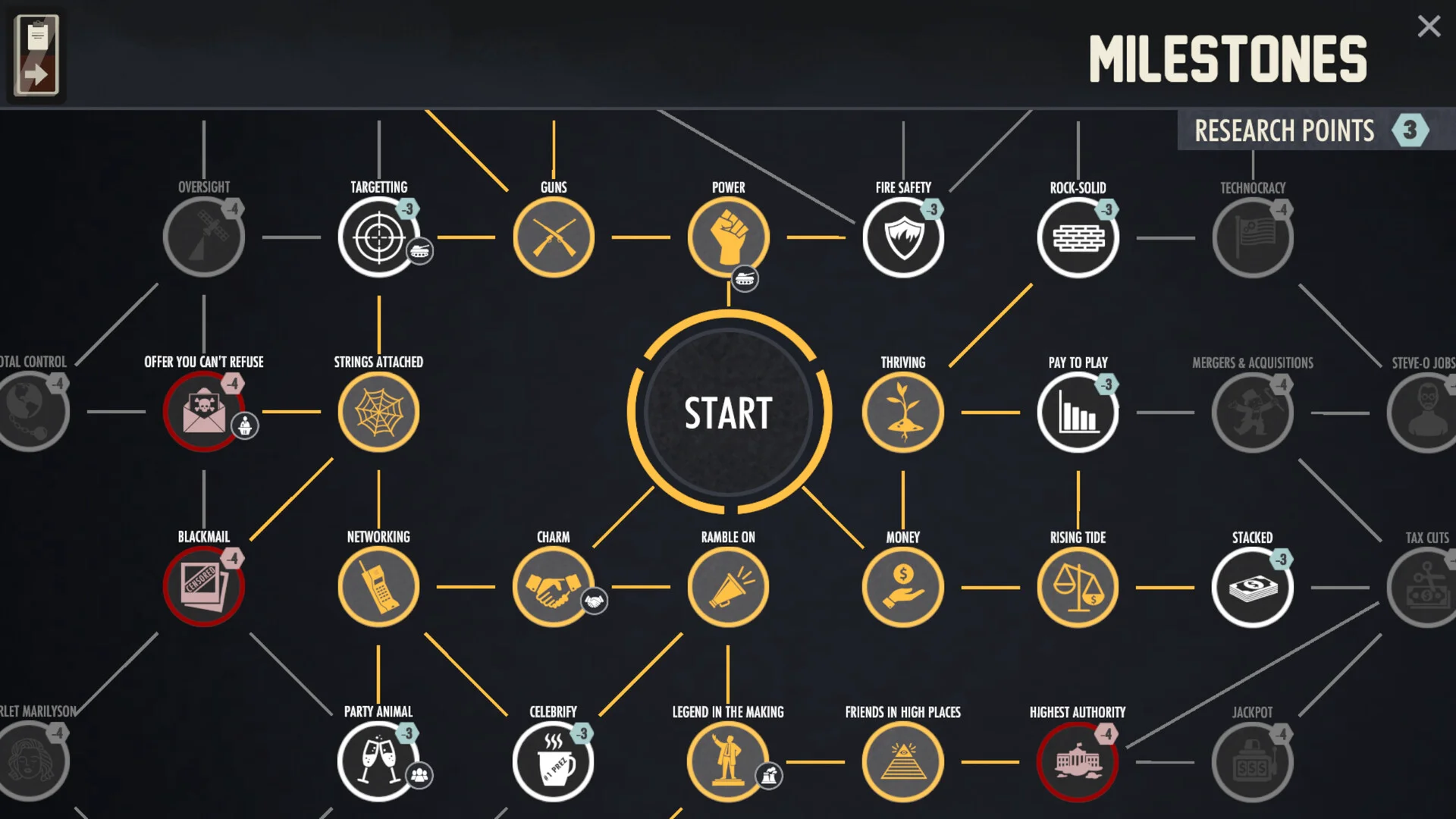Close the Milestones screen

coord(1429,27)
